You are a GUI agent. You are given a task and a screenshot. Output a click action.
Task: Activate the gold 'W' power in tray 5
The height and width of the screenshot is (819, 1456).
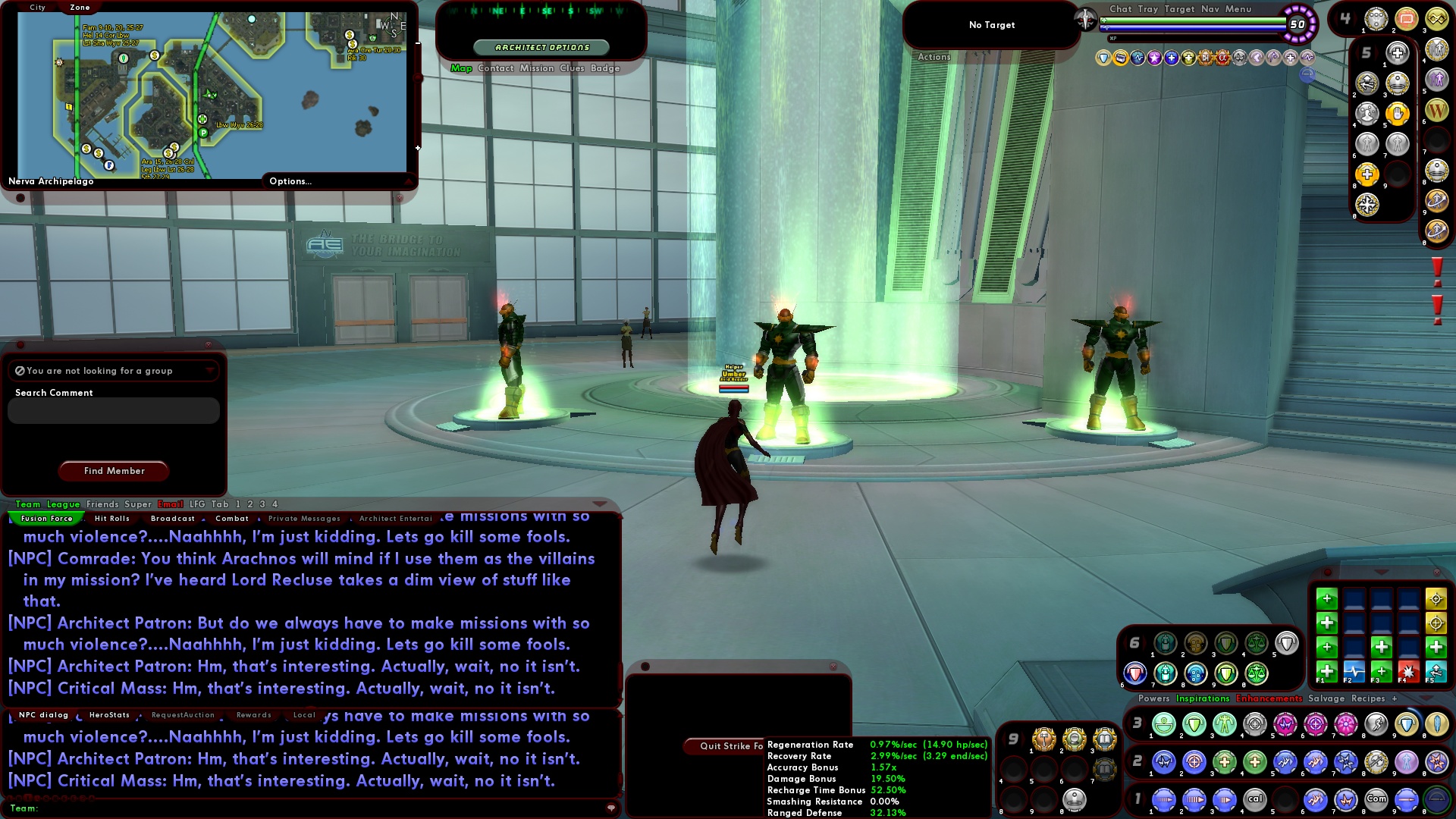(x=1436, y=110)
